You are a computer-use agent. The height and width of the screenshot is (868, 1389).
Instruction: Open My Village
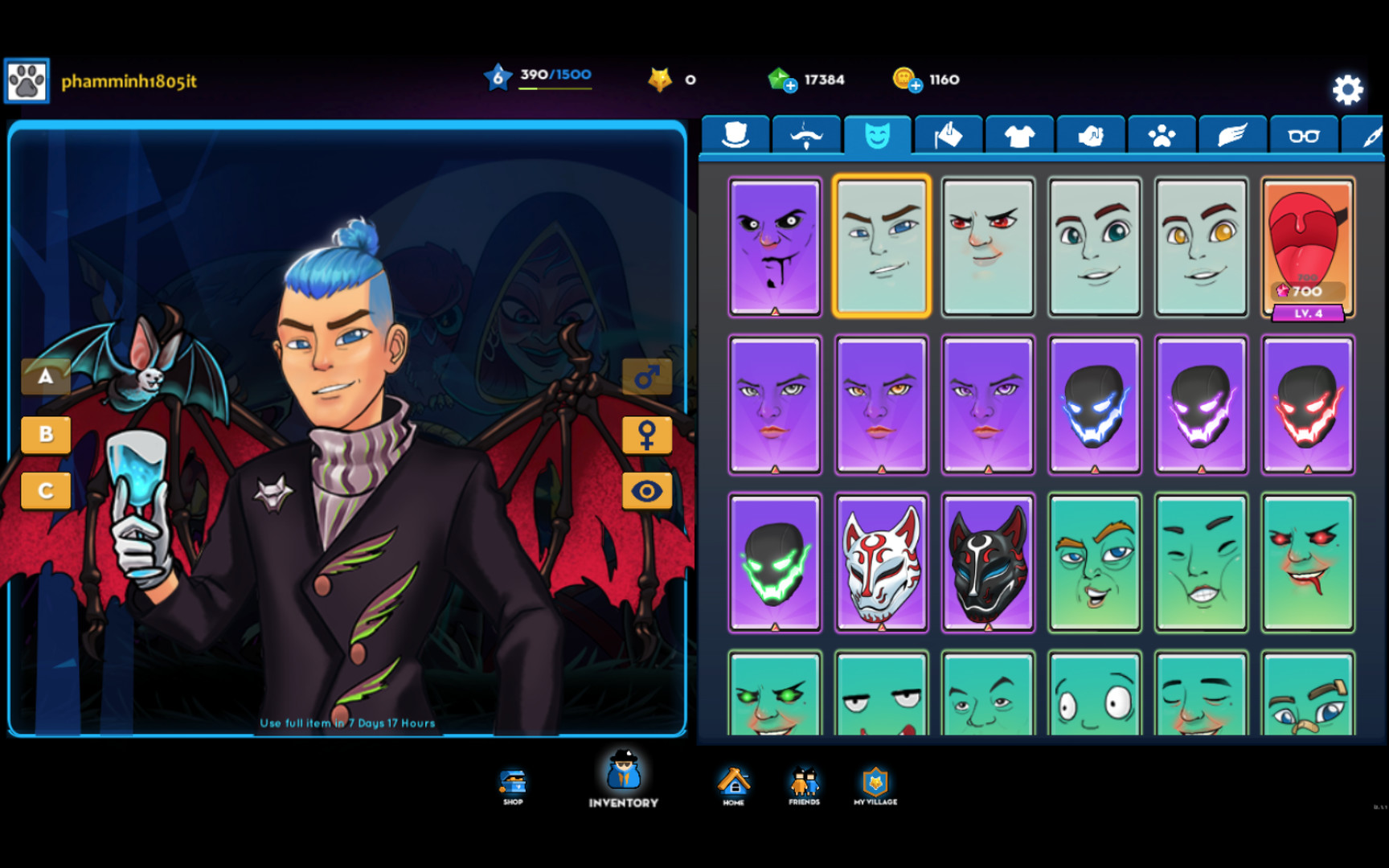click(x=875, y=782)
